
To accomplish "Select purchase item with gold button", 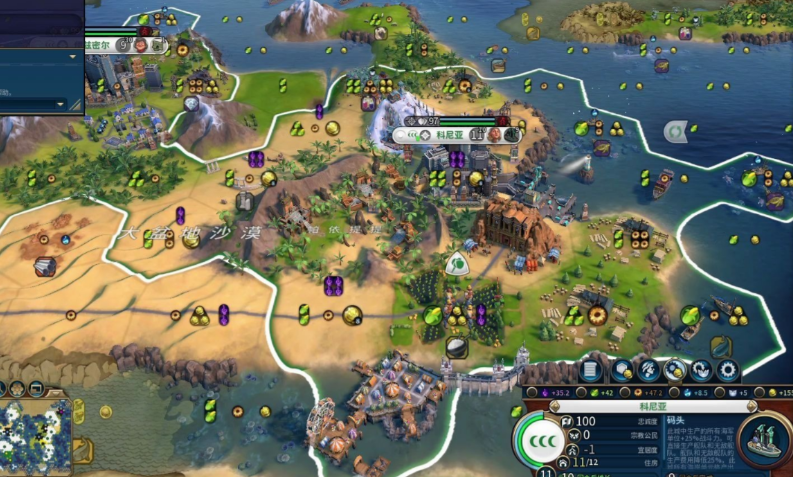I will point(675,370).
